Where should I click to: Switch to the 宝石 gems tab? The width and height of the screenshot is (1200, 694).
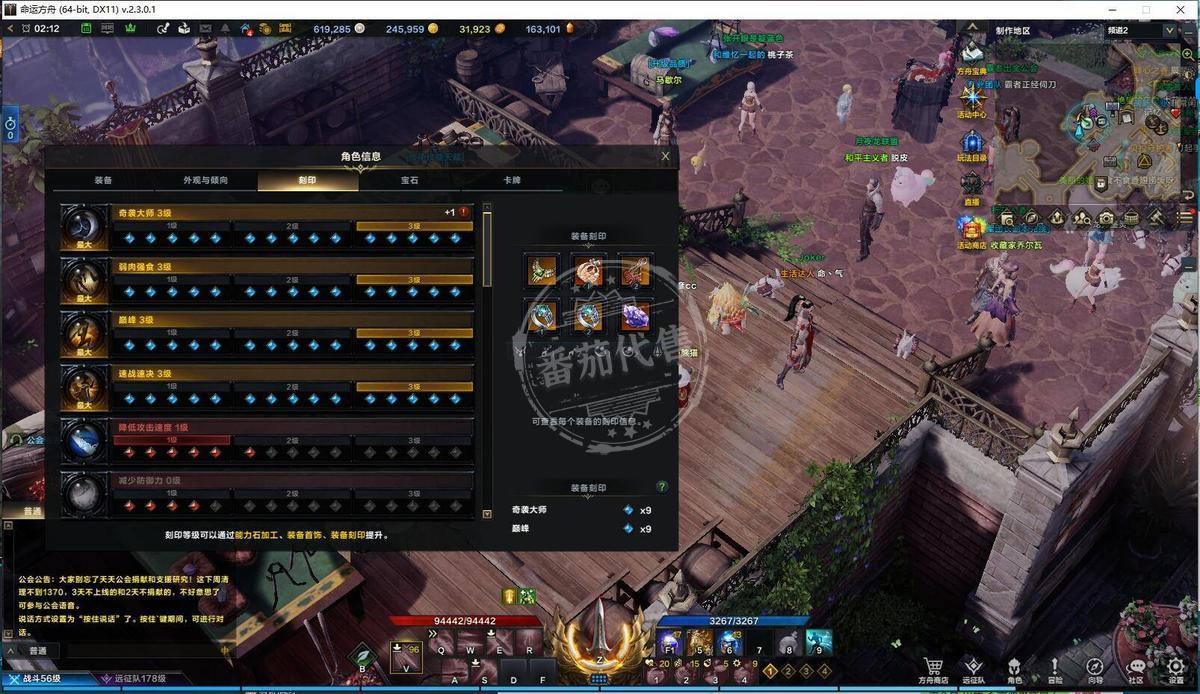[x=409, y=181]
